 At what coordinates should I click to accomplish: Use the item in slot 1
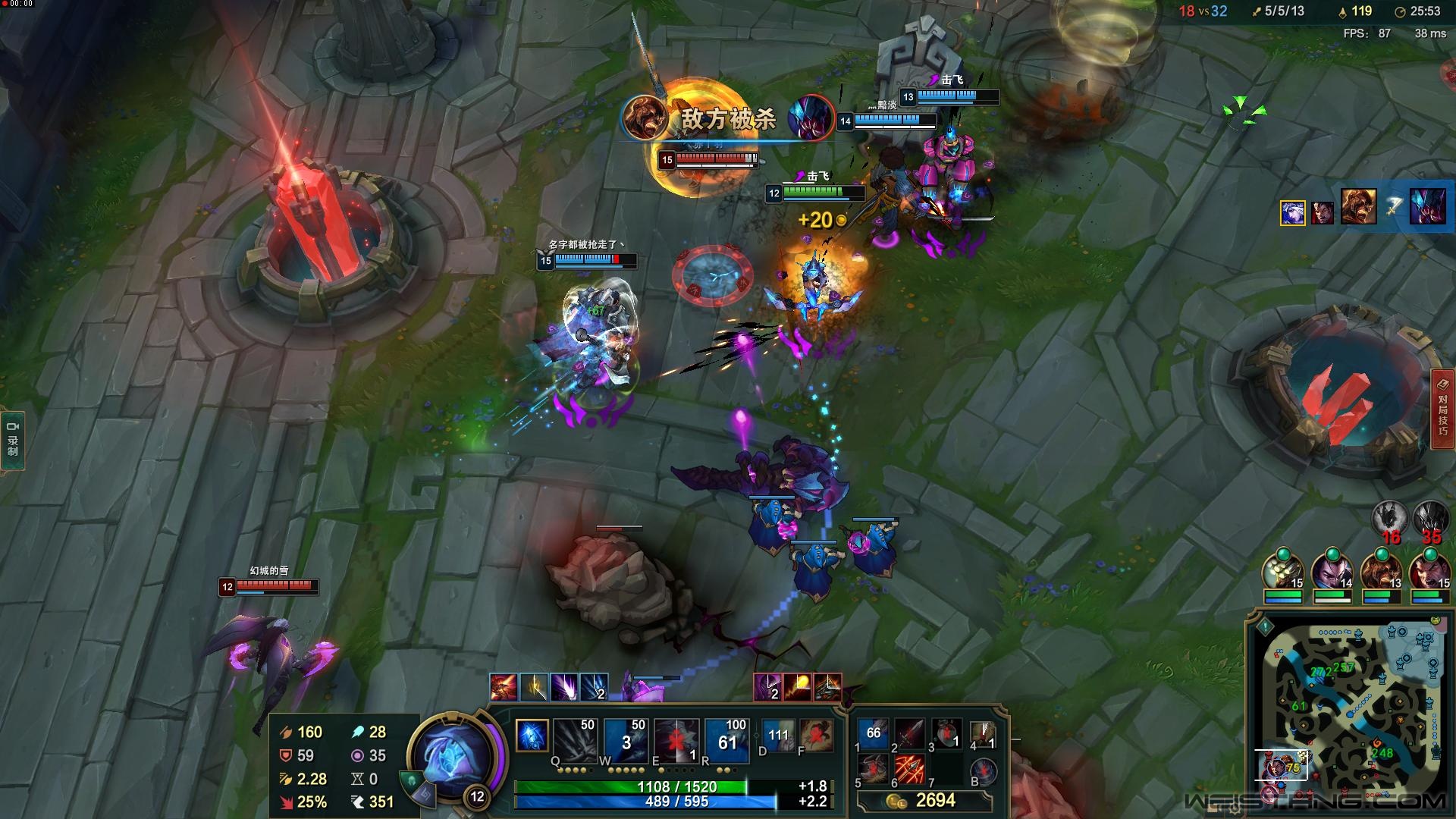(874, 733)
